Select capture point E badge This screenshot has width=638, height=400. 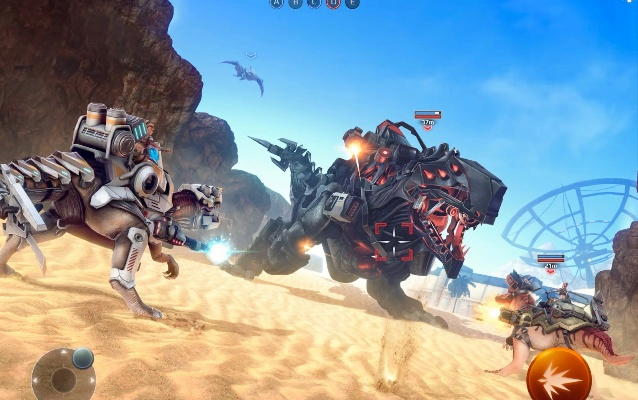coord(351,4)
